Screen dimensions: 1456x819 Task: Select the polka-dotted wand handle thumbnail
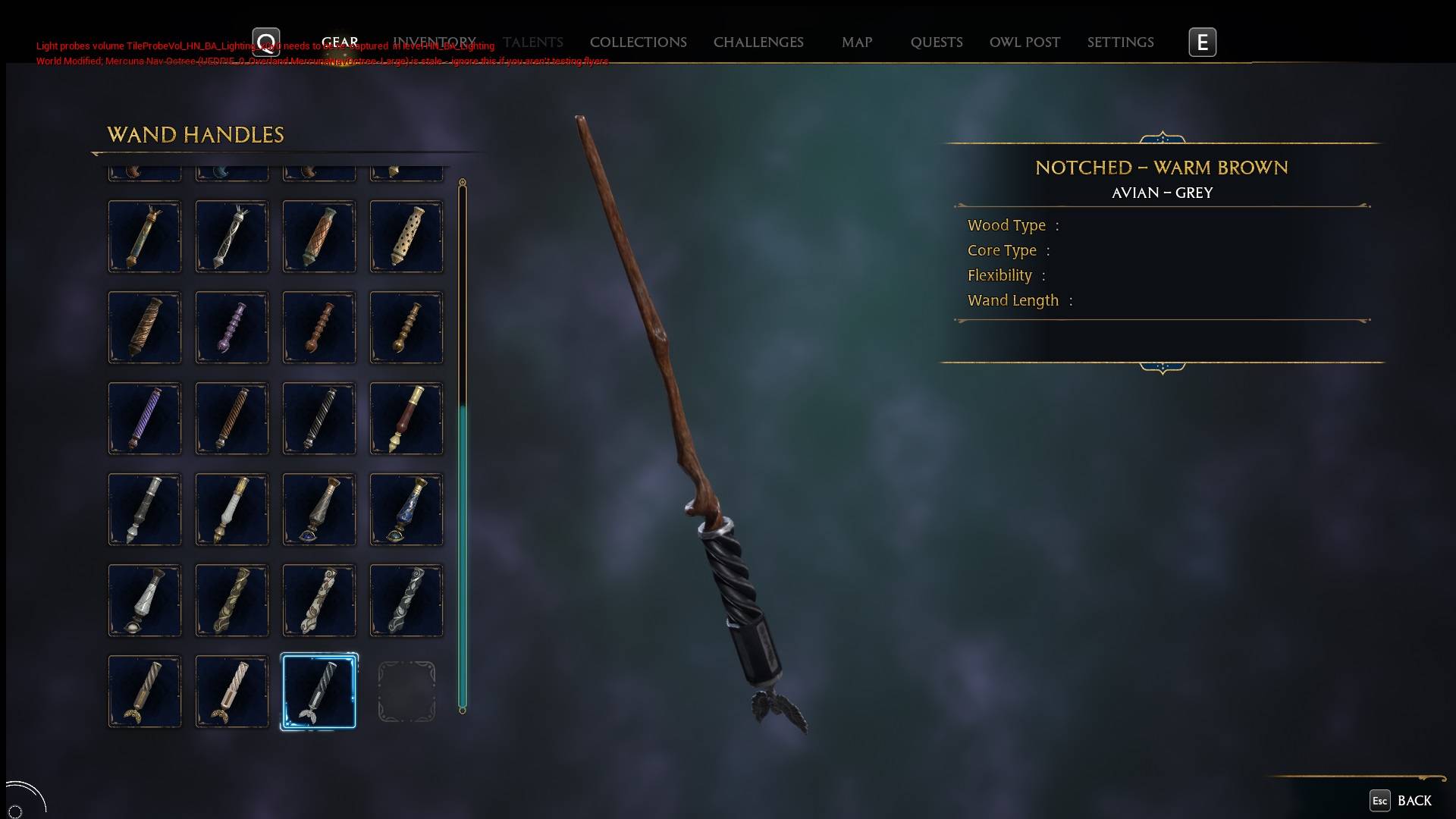coord(406,237)
